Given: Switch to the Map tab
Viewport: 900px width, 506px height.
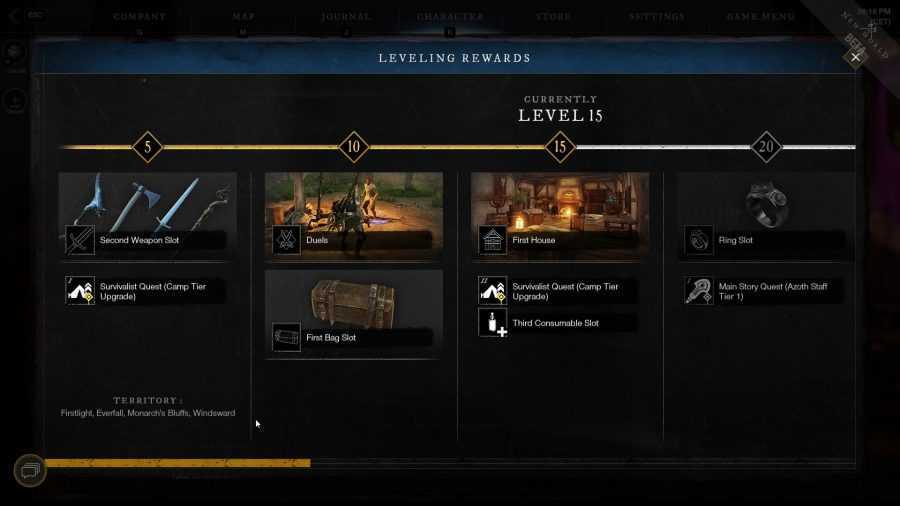Looking at the screenshot, I should (x=244, y=17).
